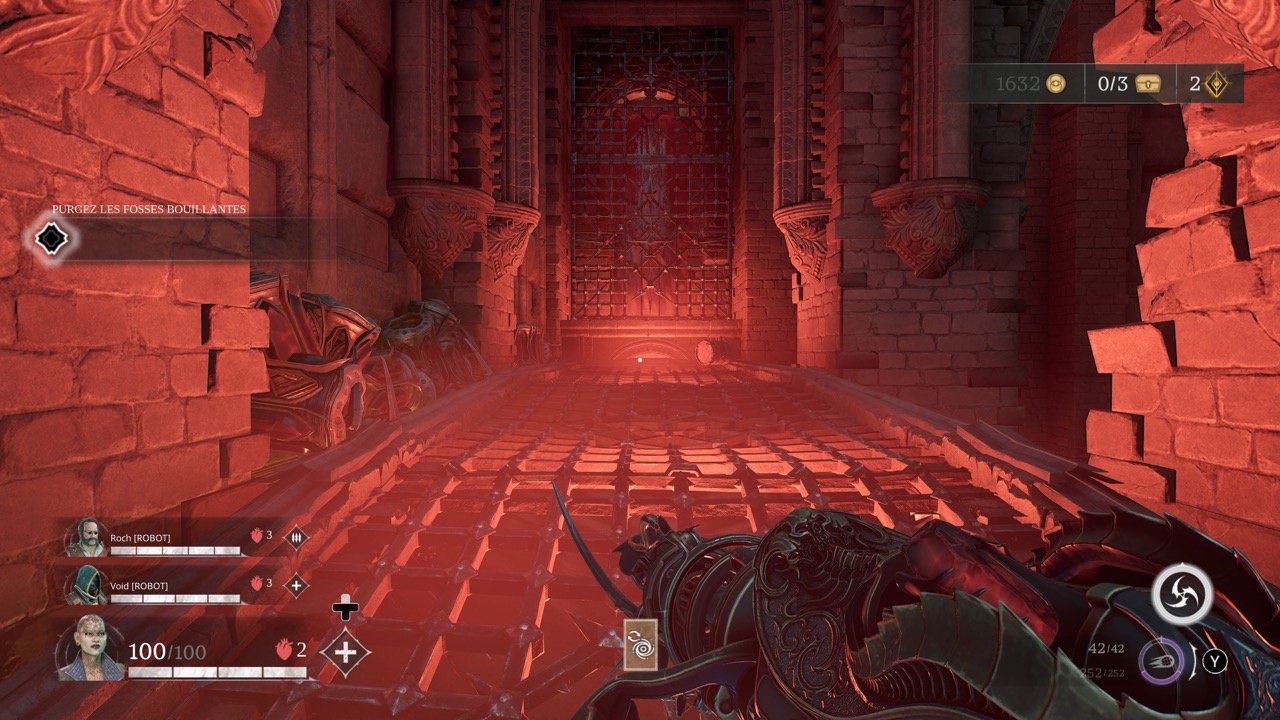Open the treasure chest counter icon
Screen dimensions: 1280x720
(x=1148, y=84)
